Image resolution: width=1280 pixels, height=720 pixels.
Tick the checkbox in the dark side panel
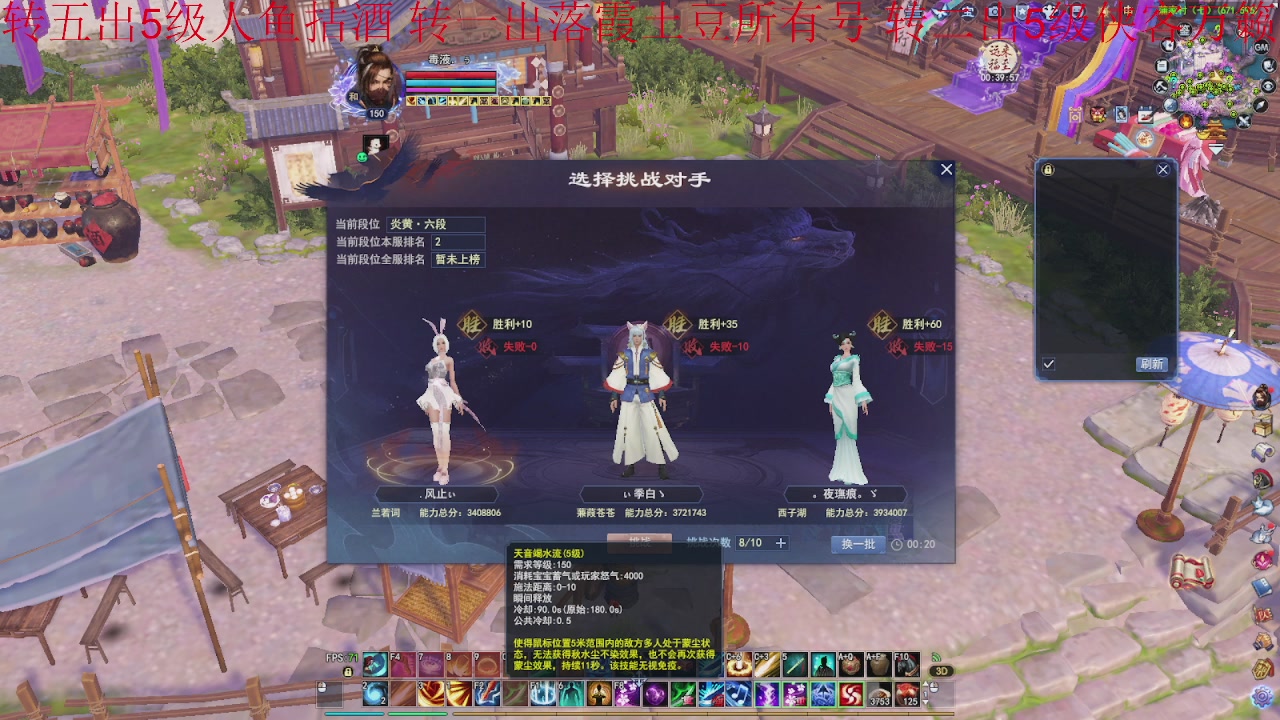pyautogui.click(x=1046, y=365)
